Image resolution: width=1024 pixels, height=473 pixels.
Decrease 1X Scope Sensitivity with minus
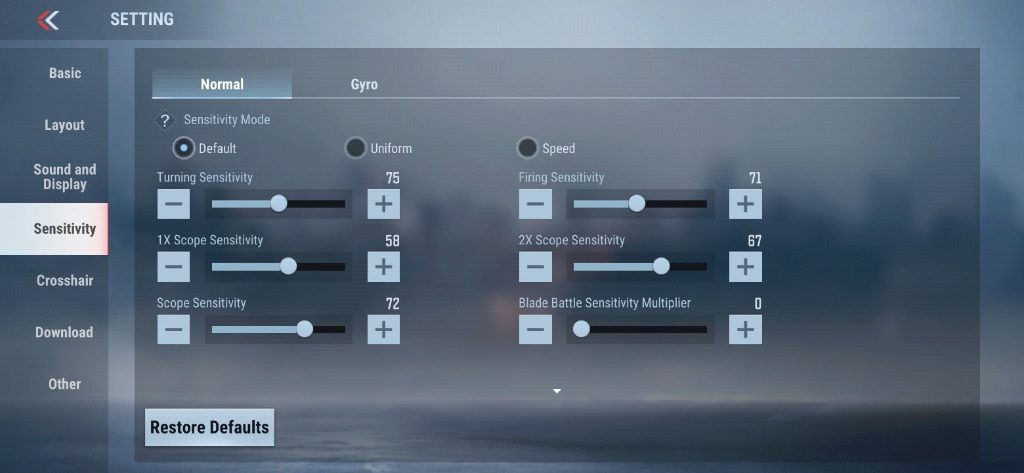click(x=173, y=267)
